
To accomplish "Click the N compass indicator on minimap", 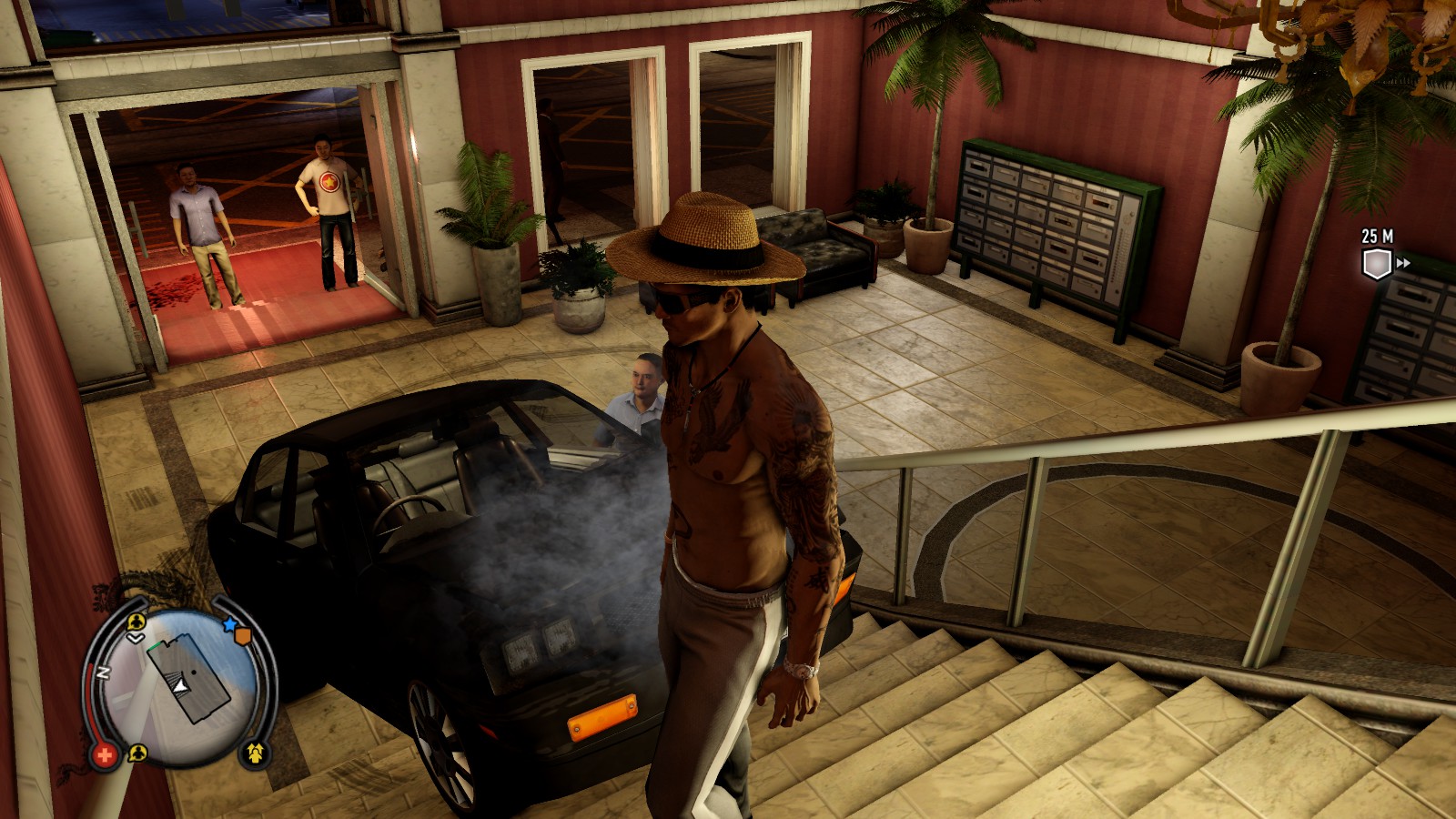I will pos(104,673).
